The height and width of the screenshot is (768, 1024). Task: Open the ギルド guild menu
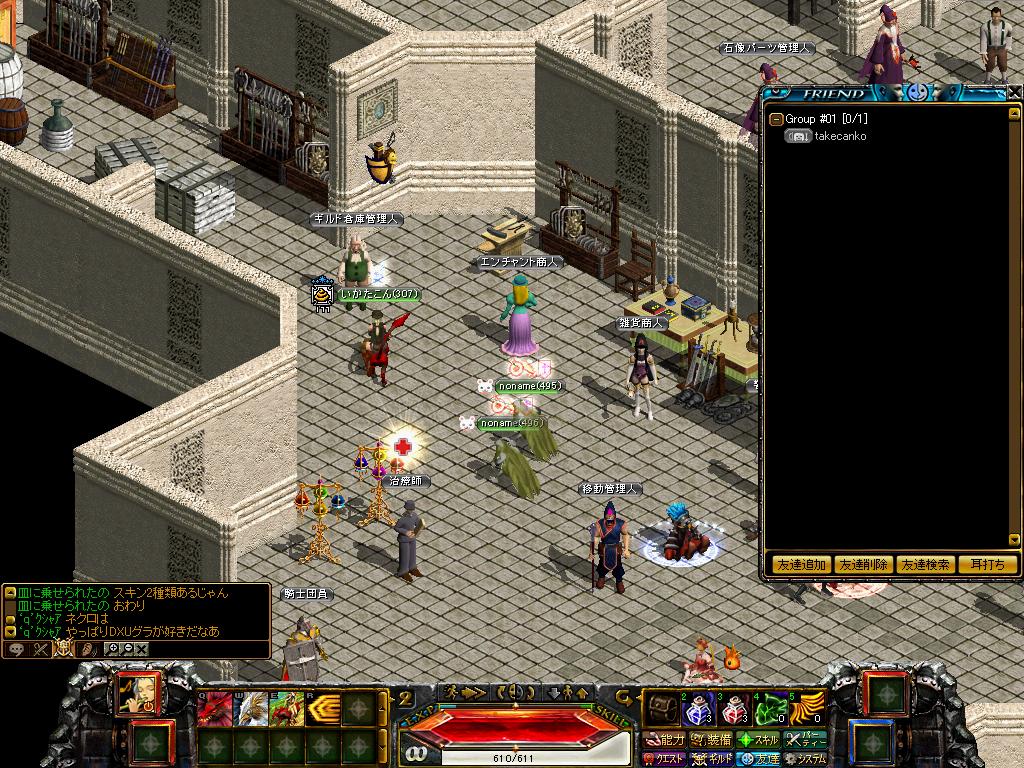tap(713, 759)
